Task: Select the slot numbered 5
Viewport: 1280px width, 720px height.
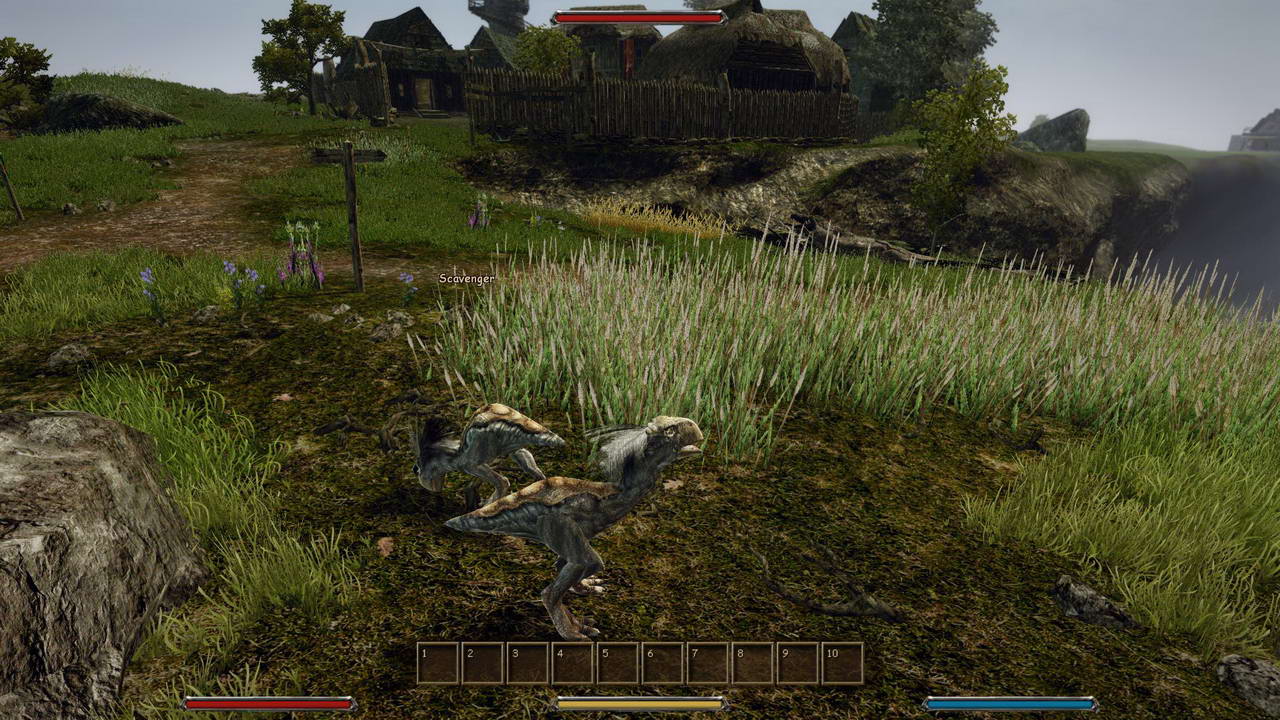Action: 618,663
